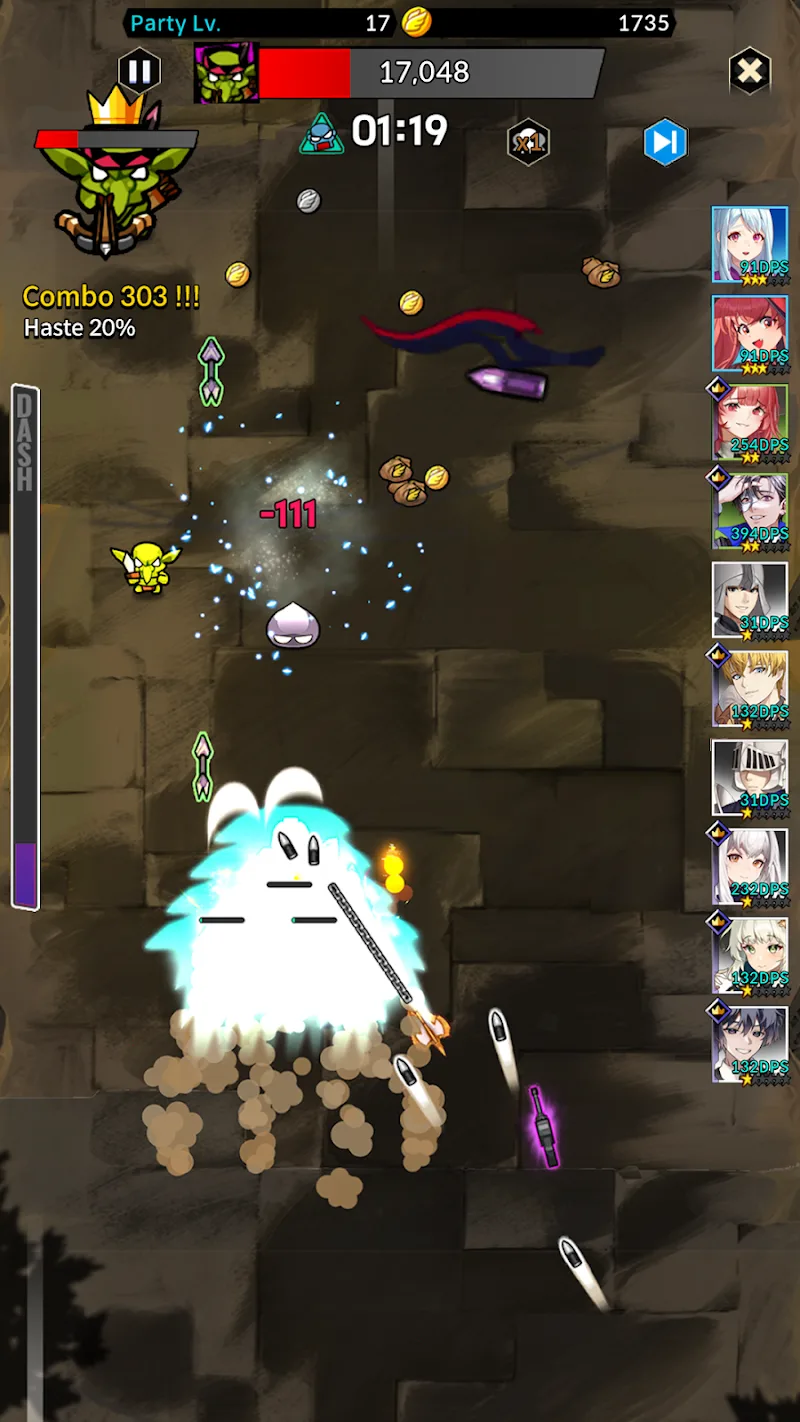Close the stage with the X button
Image resolution: width=800 pixels, height=1422 pixels.
749,72
